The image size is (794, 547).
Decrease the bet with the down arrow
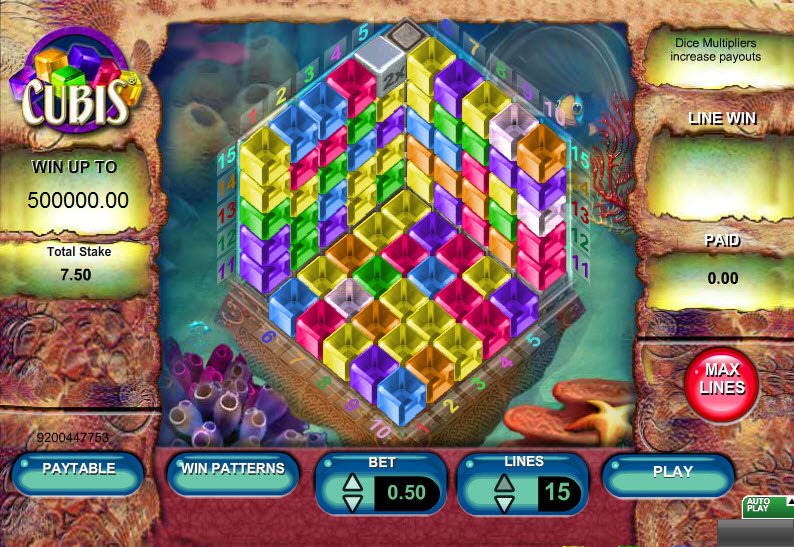click(352, 501)
